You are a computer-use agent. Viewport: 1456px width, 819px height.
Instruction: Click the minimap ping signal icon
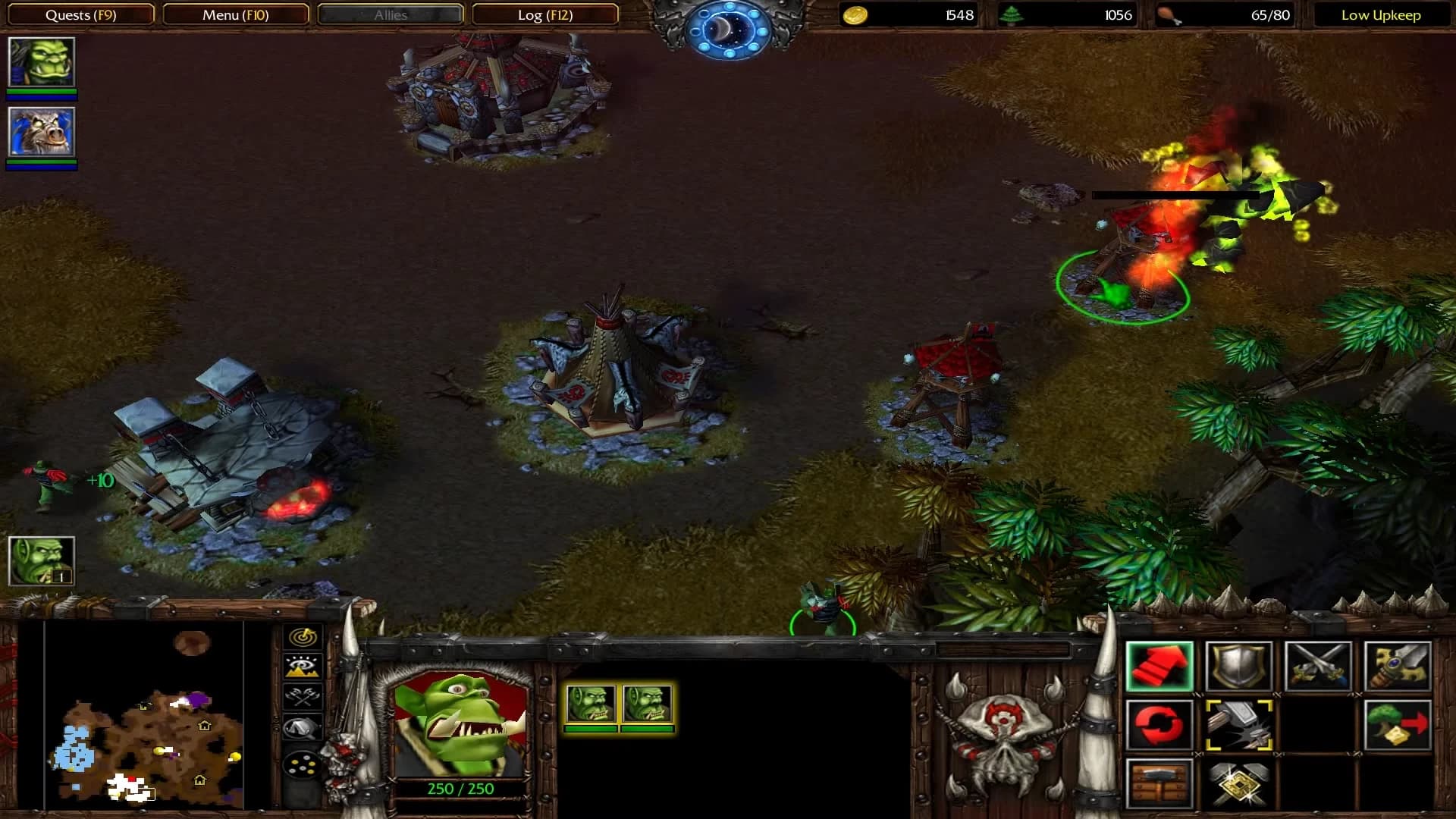[302, 637]
